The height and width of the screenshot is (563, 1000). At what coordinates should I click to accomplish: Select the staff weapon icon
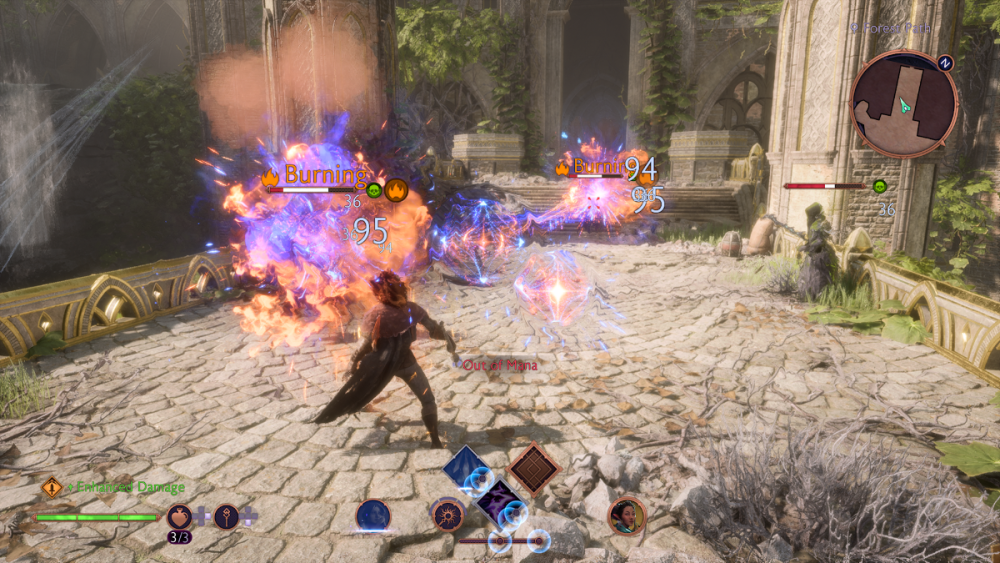(x=227, y=517)
